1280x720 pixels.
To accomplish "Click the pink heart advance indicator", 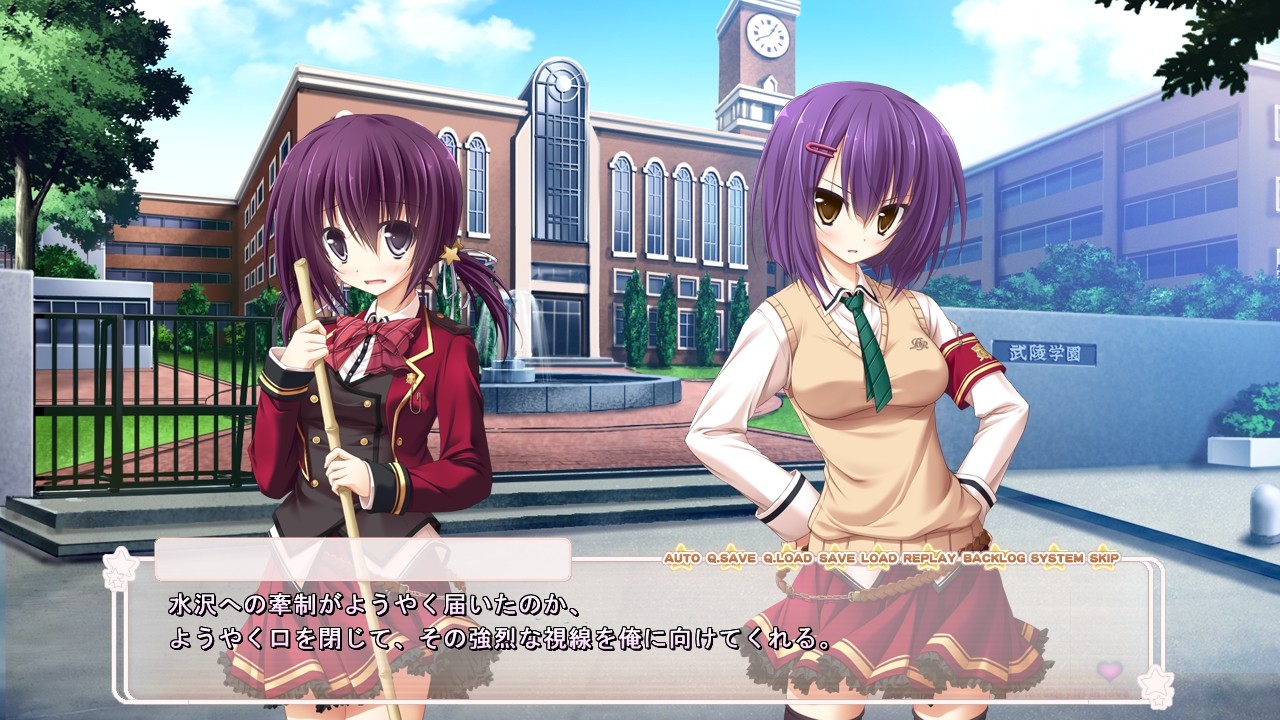I will click(x=1109, y=670).
